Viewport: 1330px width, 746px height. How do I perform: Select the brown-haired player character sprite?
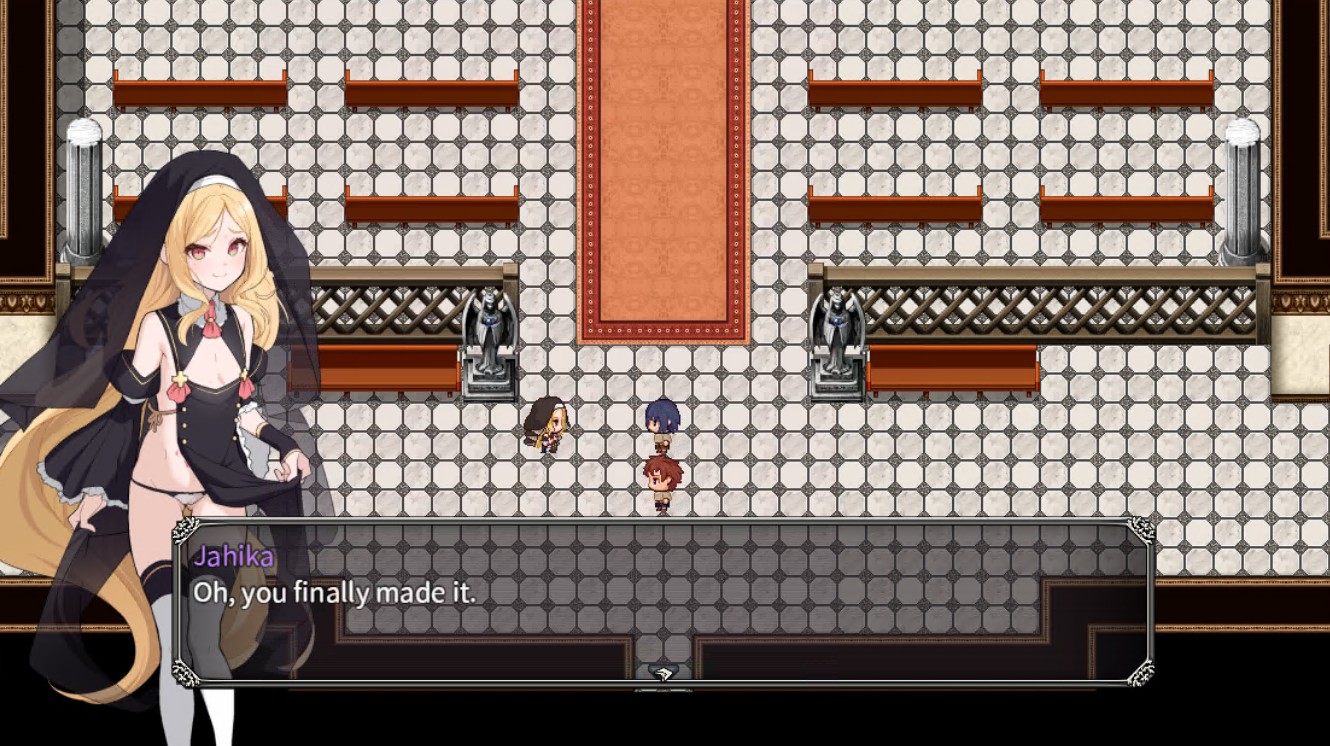click(665, 480)
